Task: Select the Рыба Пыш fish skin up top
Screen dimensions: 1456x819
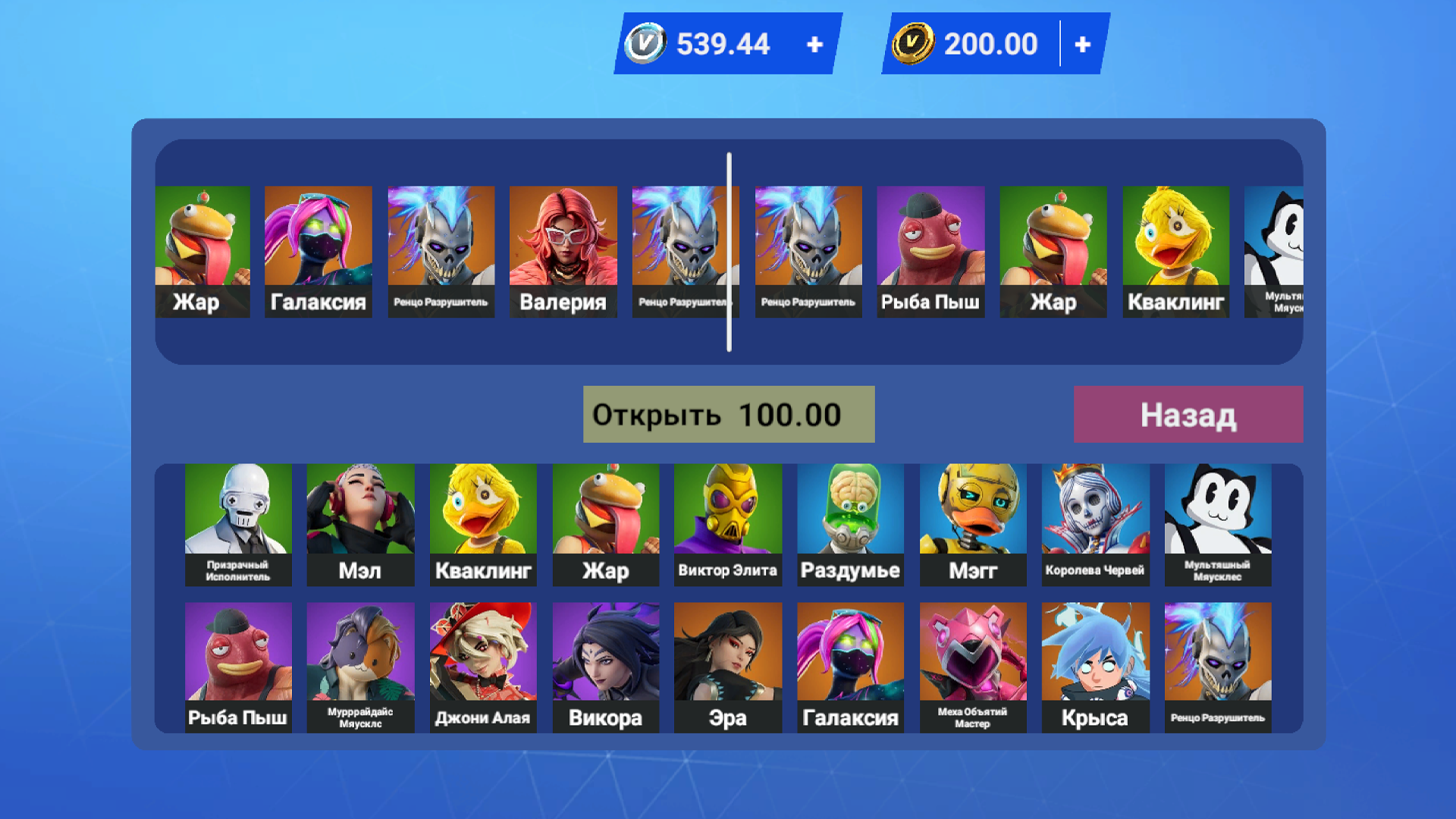Action: tap(930, 243)
